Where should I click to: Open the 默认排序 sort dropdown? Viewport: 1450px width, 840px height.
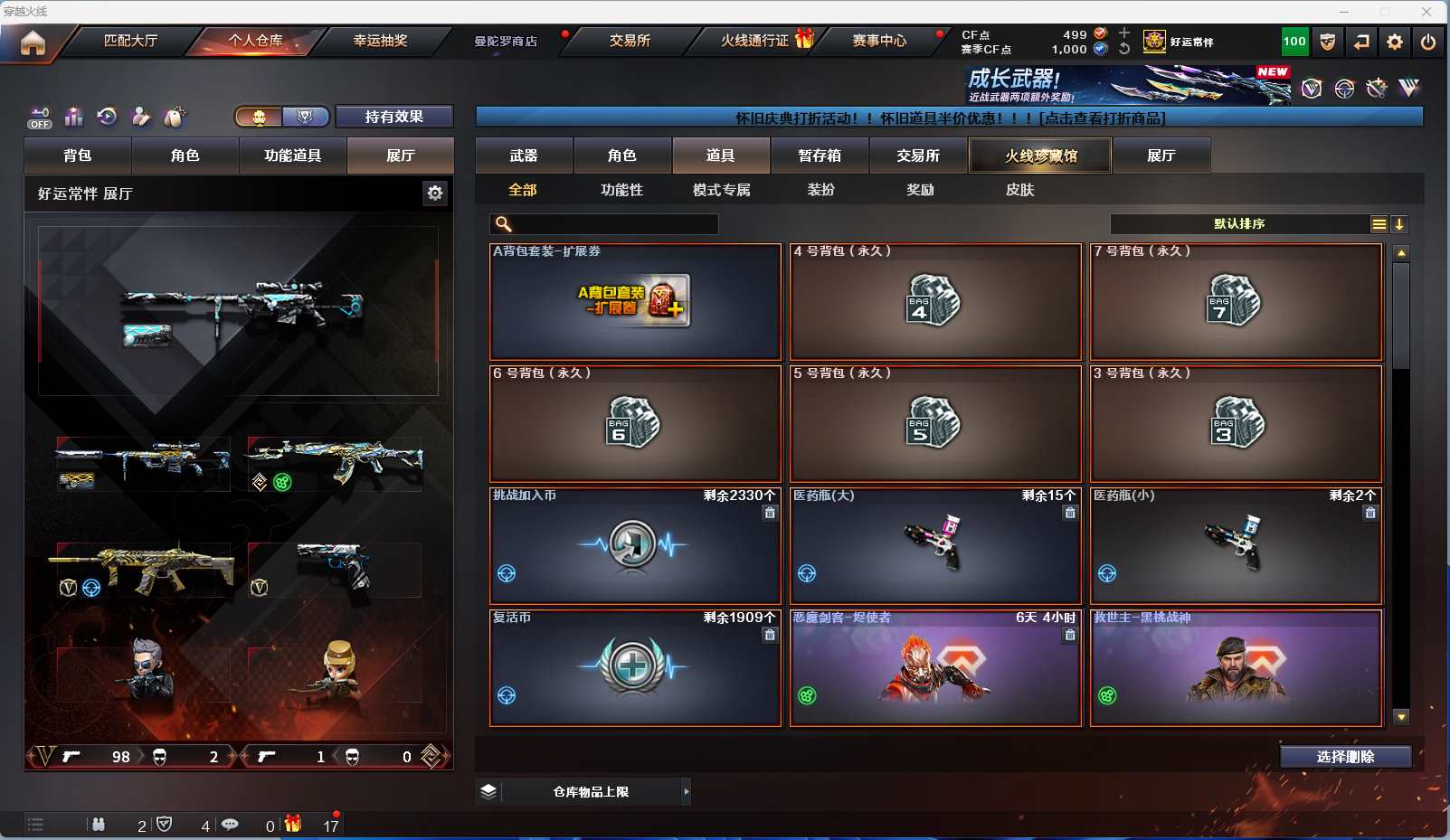pos(1239,224)
